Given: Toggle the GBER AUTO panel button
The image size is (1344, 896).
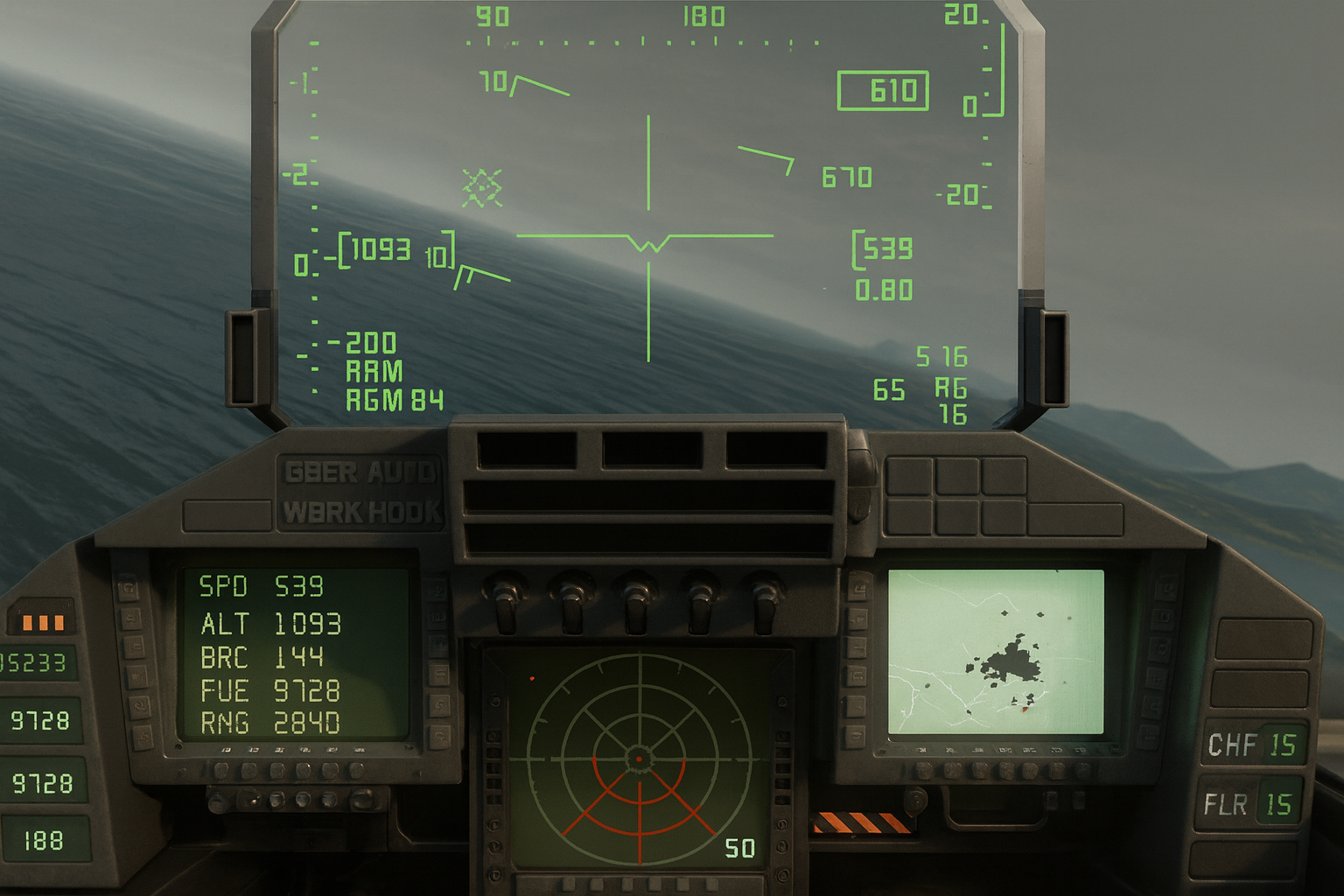Looking at the screenshot, I should tap(360, 473).
